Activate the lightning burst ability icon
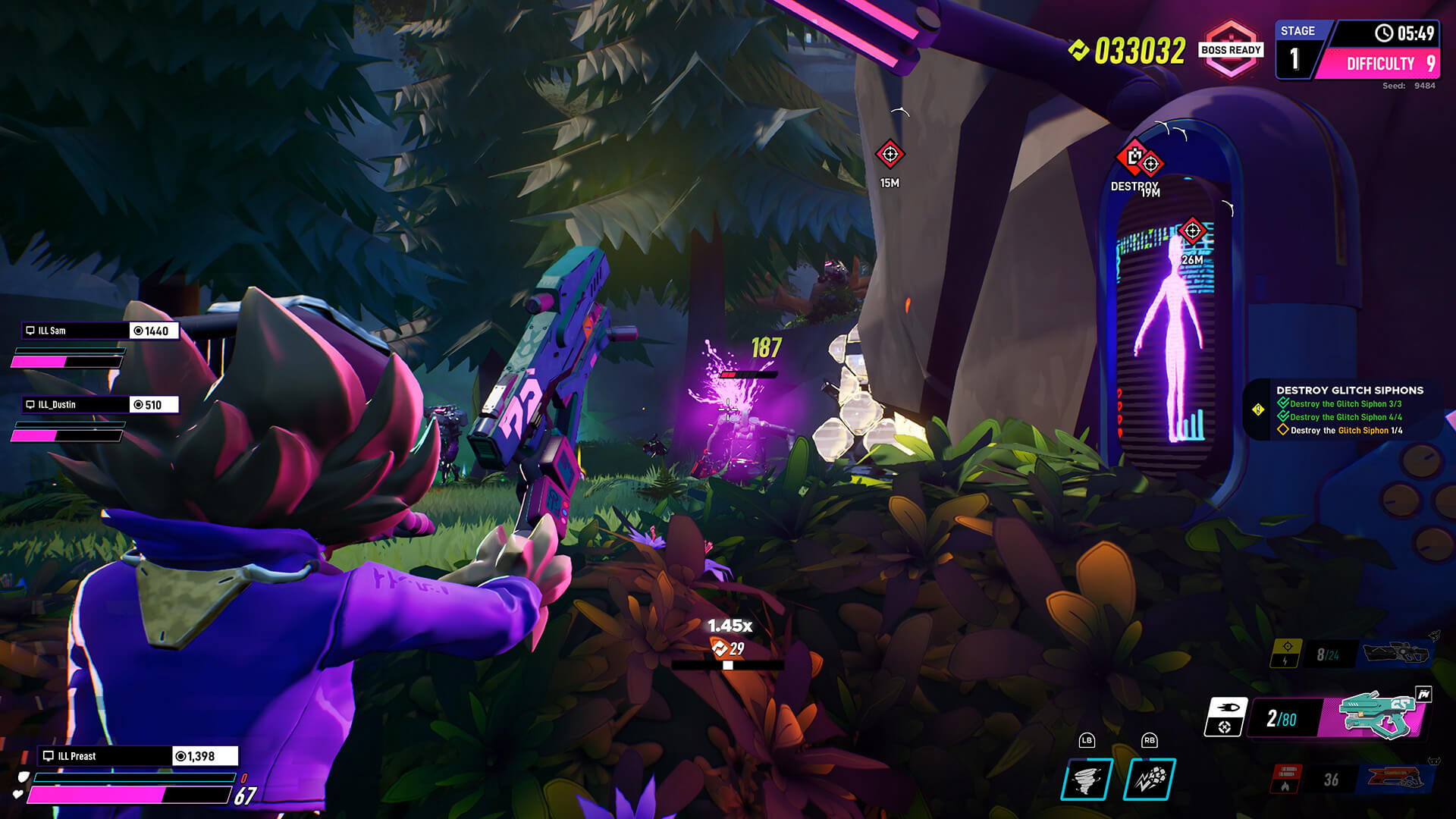Screen dimensions: 1456x819 tap(1150, 779)
